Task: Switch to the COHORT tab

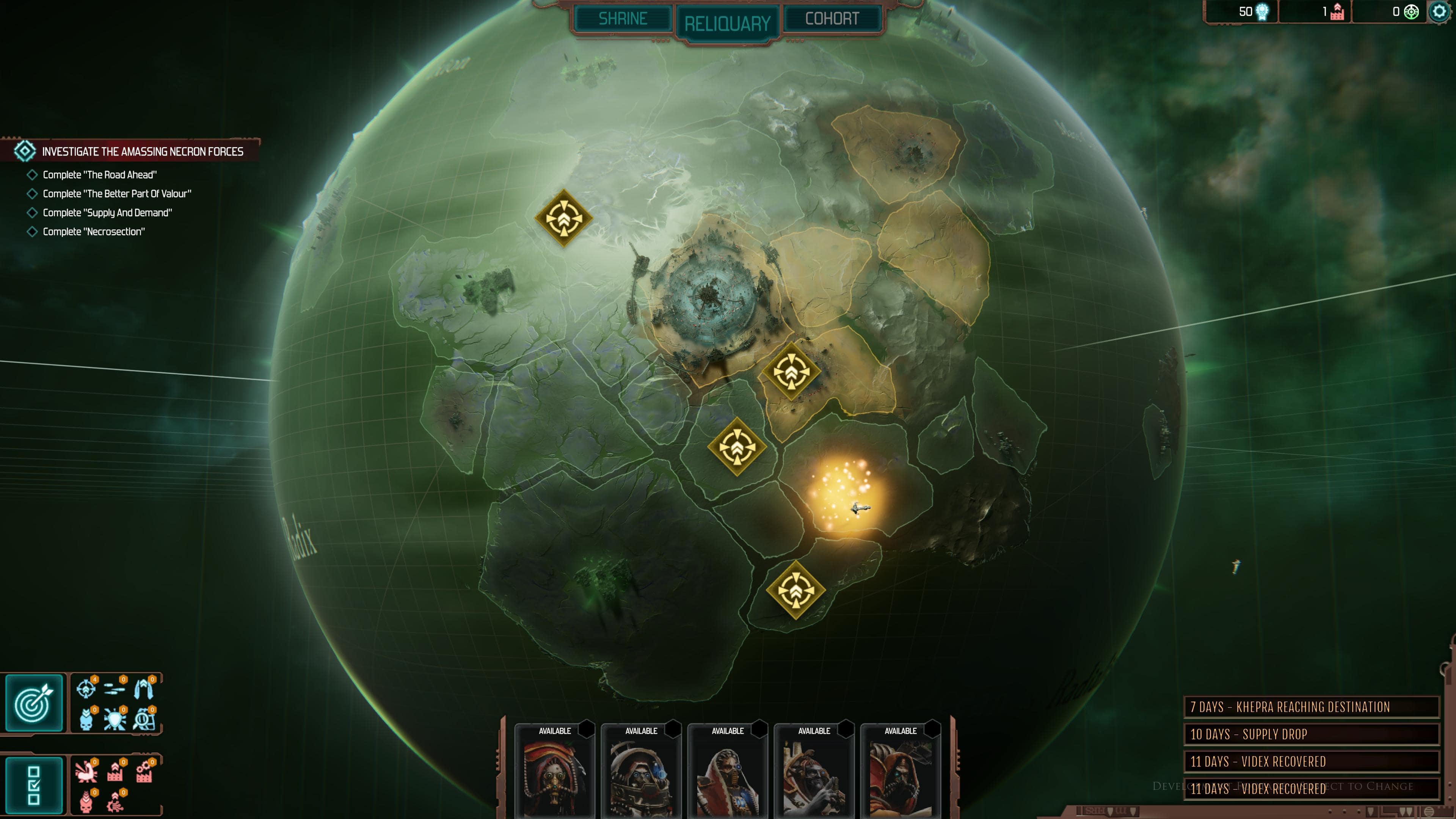Action: pyautogui.click(x=831, y=18)
